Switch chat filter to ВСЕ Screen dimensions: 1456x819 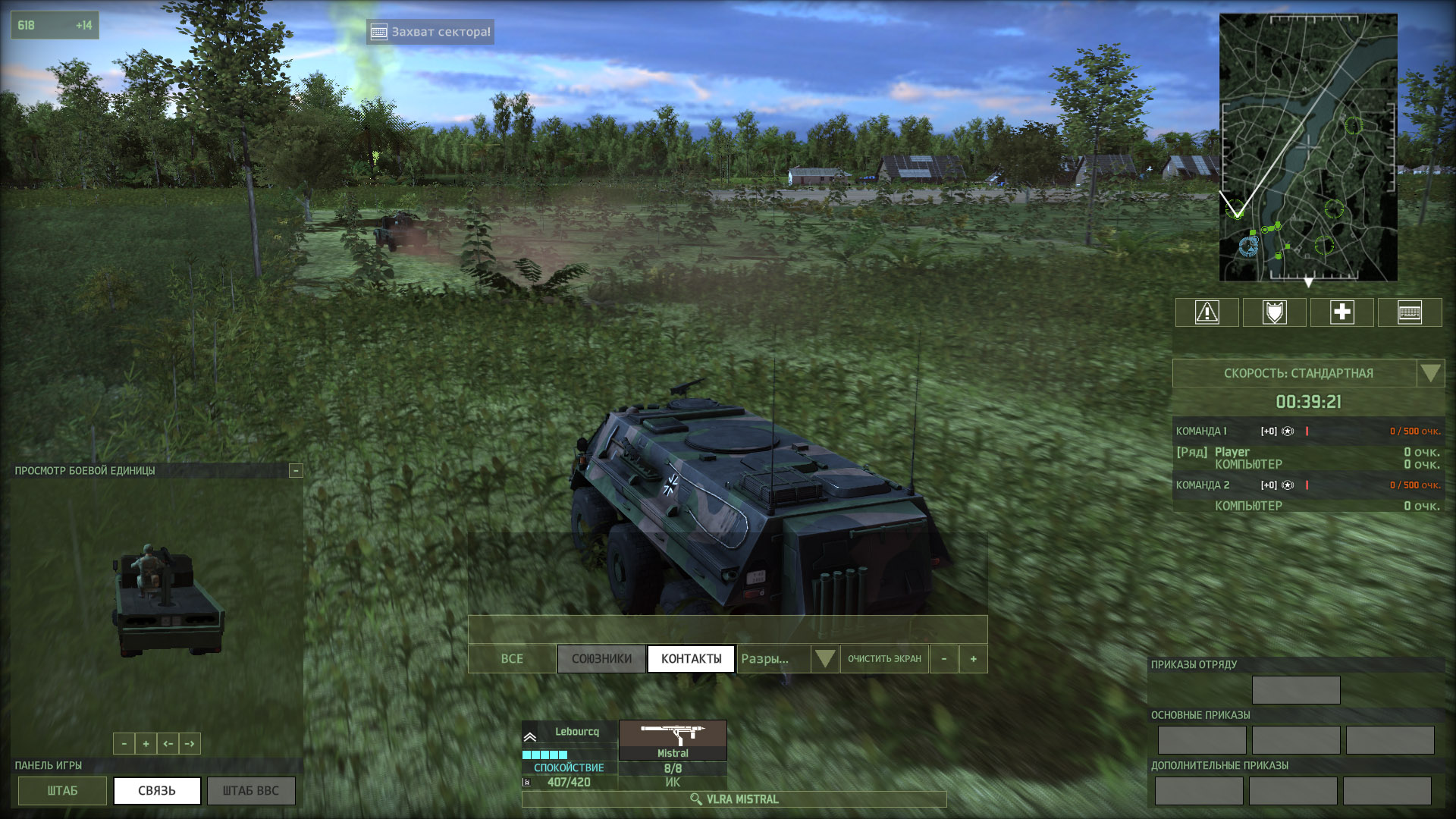[512, 659]
